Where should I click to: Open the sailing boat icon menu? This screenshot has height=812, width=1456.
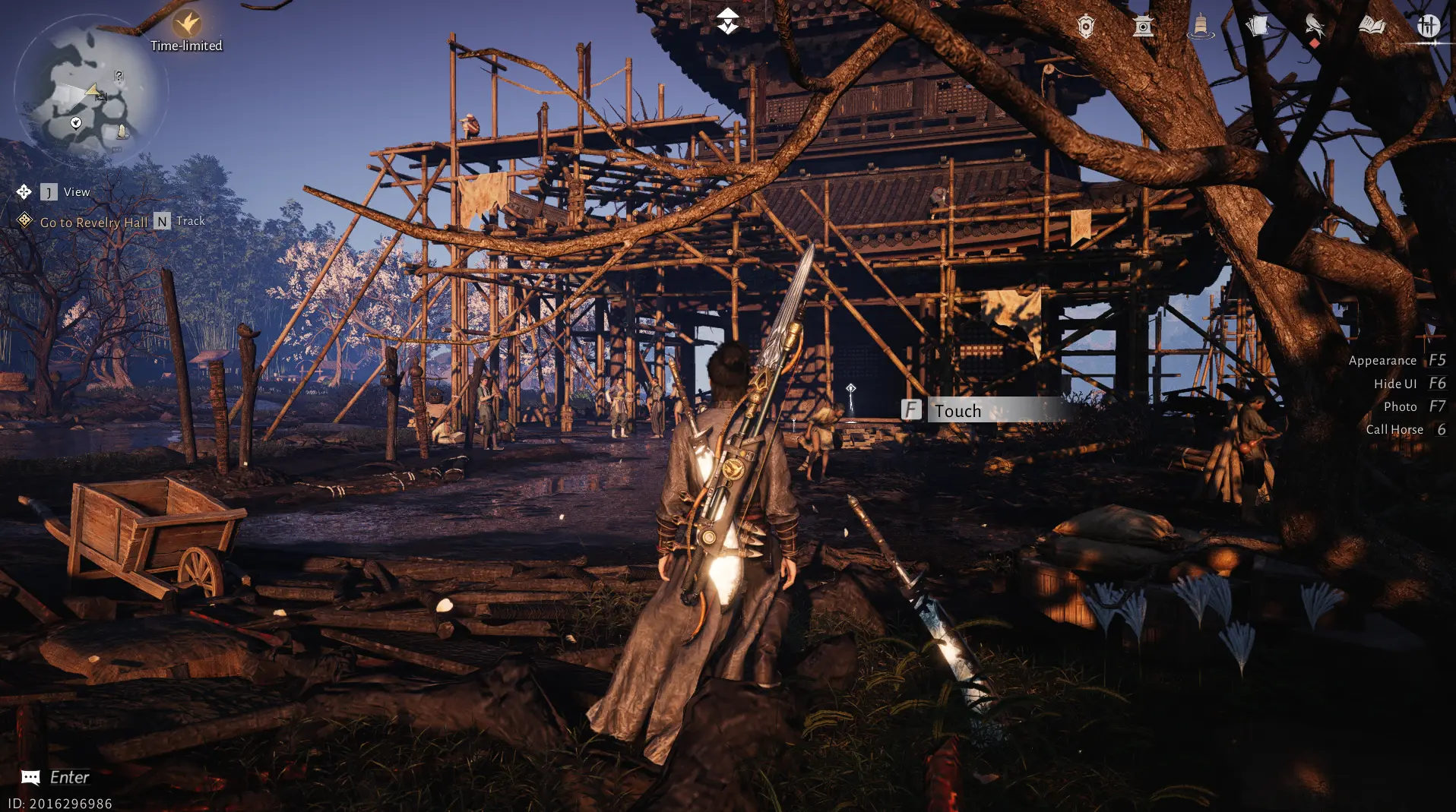1200,27
